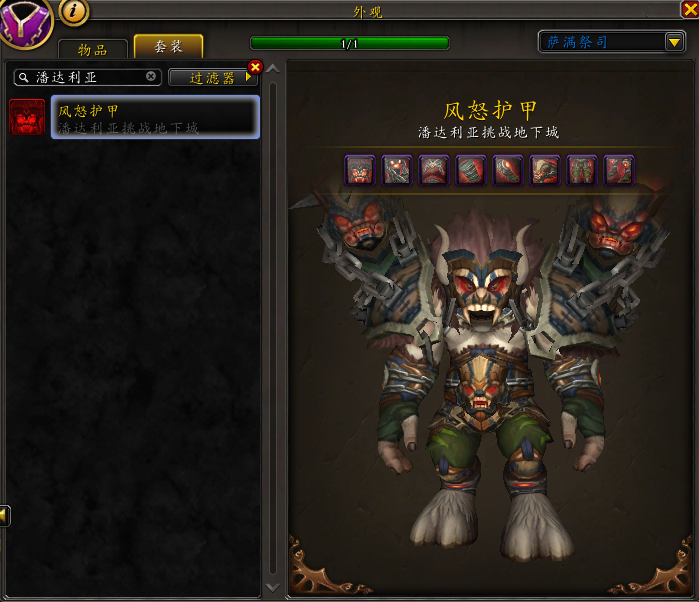Image resolution: width=699 pixels, height=602 pixels.
Task: Close the 外观 appearance window
Action: [689, 10]
